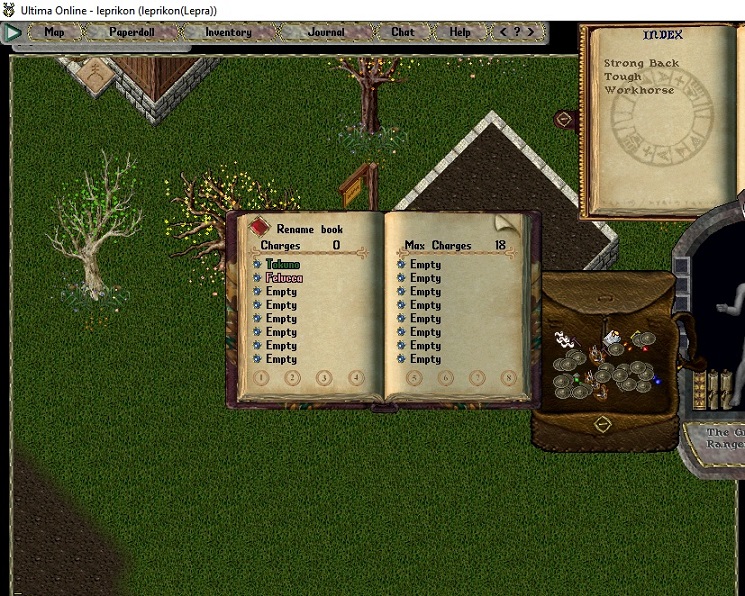Go to runebook page 8
The width and height of the screenshot is (745, 596).
[x=508, y=378]
